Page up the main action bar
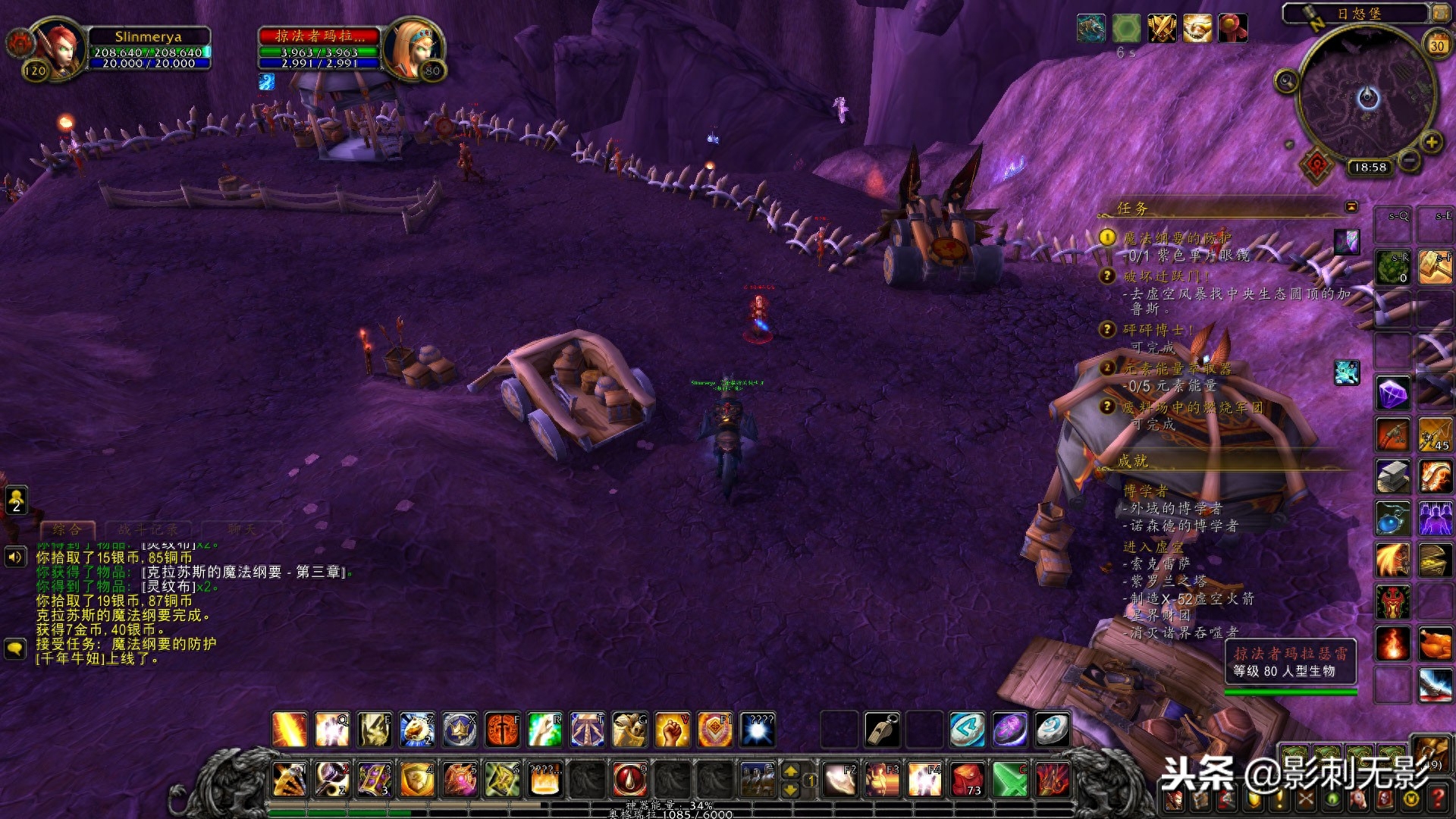 click(790, 771)
